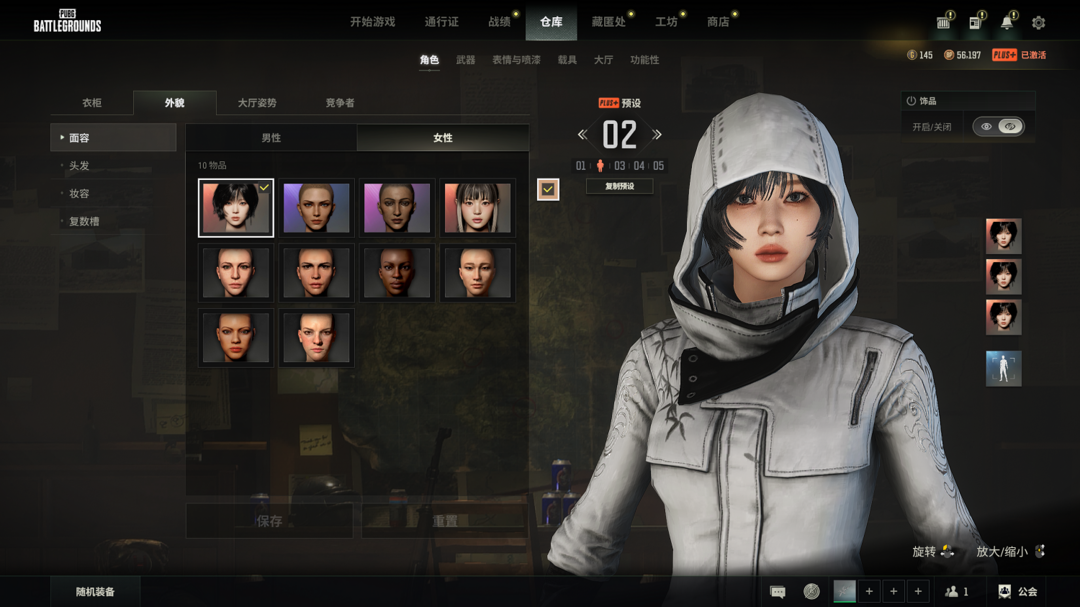Open the 大厅姿势 tab
The image size is (1080, 607).
257,103
